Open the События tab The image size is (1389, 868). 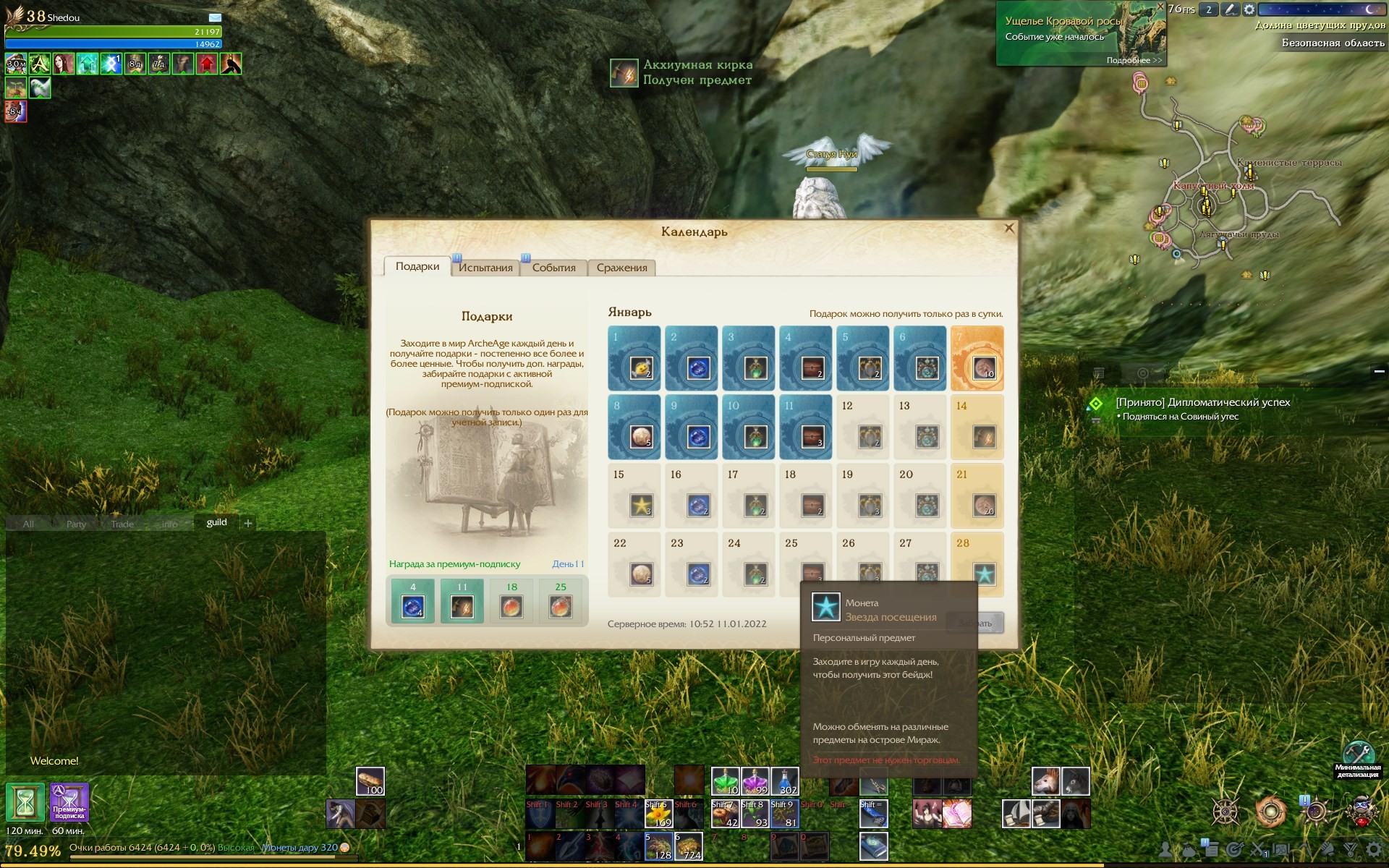coord(553,268)
